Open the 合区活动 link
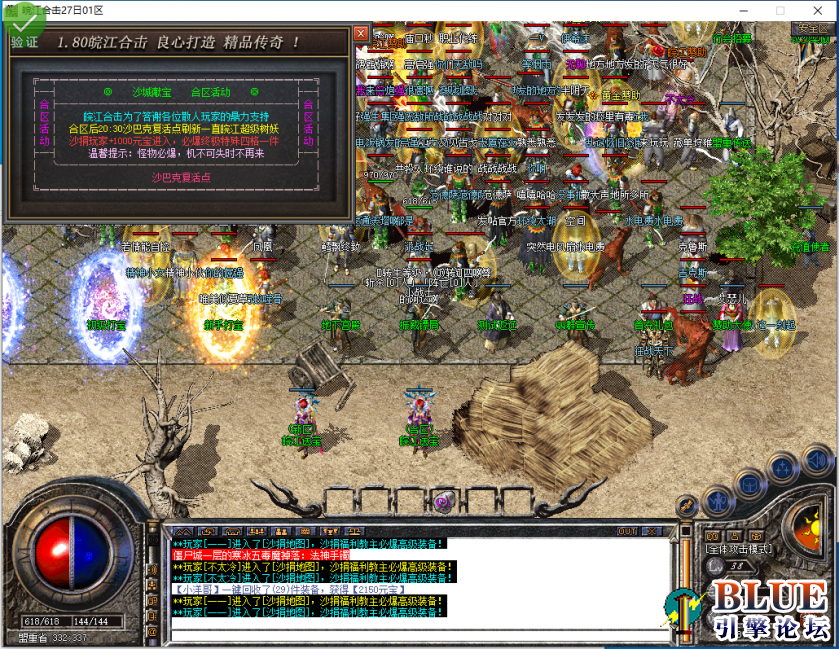The height and width of the screenshot is (649, 839). click(210, 93)
